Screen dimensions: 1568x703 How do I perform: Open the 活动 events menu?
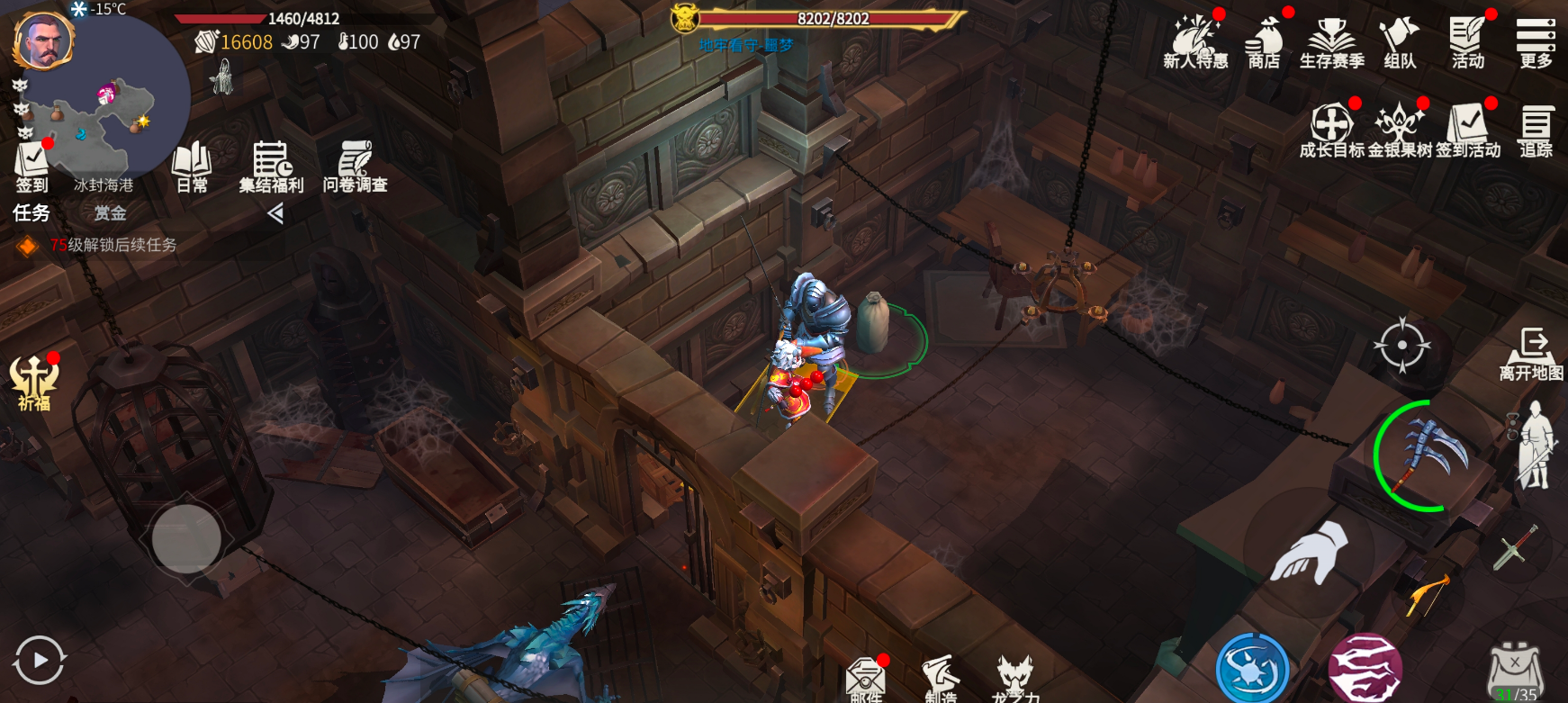tap(1468, 43)
